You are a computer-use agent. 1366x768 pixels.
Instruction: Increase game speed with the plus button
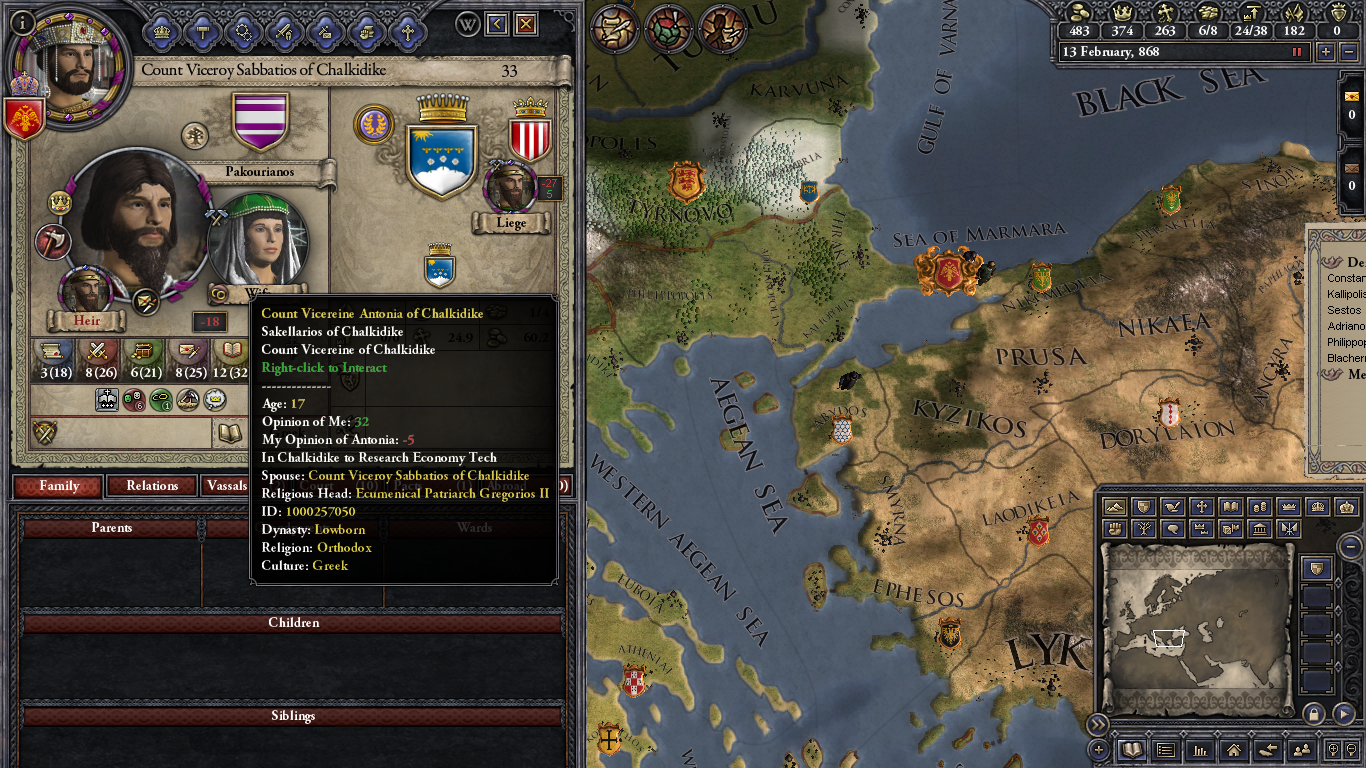click(1326, 52)
